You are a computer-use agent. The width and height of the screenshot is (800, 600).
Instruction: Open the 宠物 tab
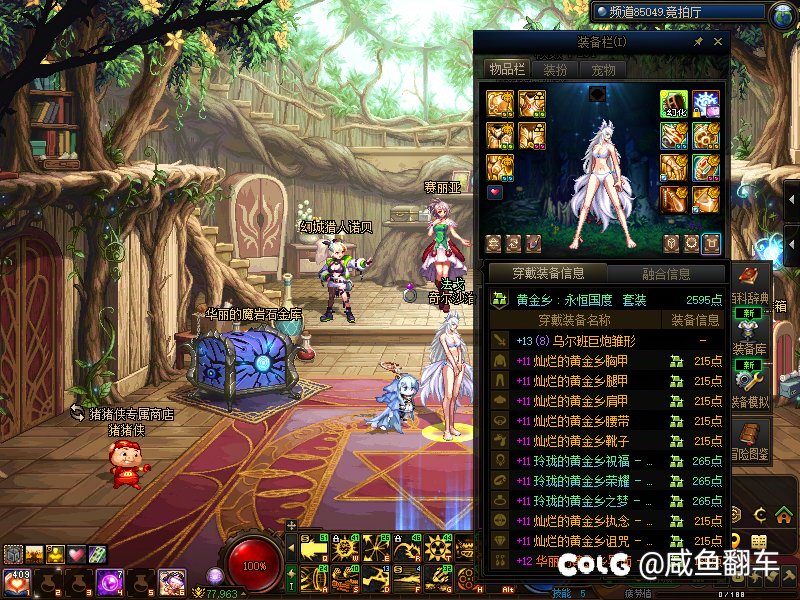pyautogui.click(x=602, y=69)
